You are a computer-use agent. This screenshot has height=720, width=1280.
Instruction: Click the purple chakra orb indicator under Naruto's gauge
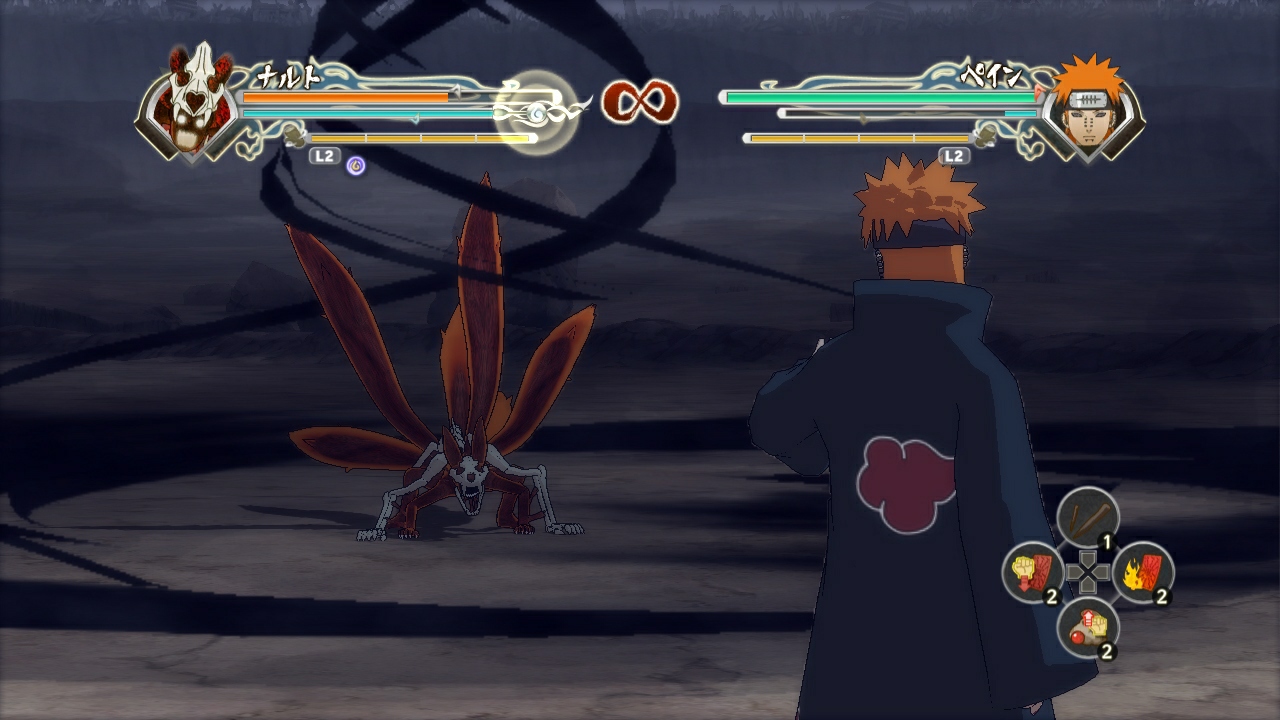pyautogui.click(x=355, y=166)
